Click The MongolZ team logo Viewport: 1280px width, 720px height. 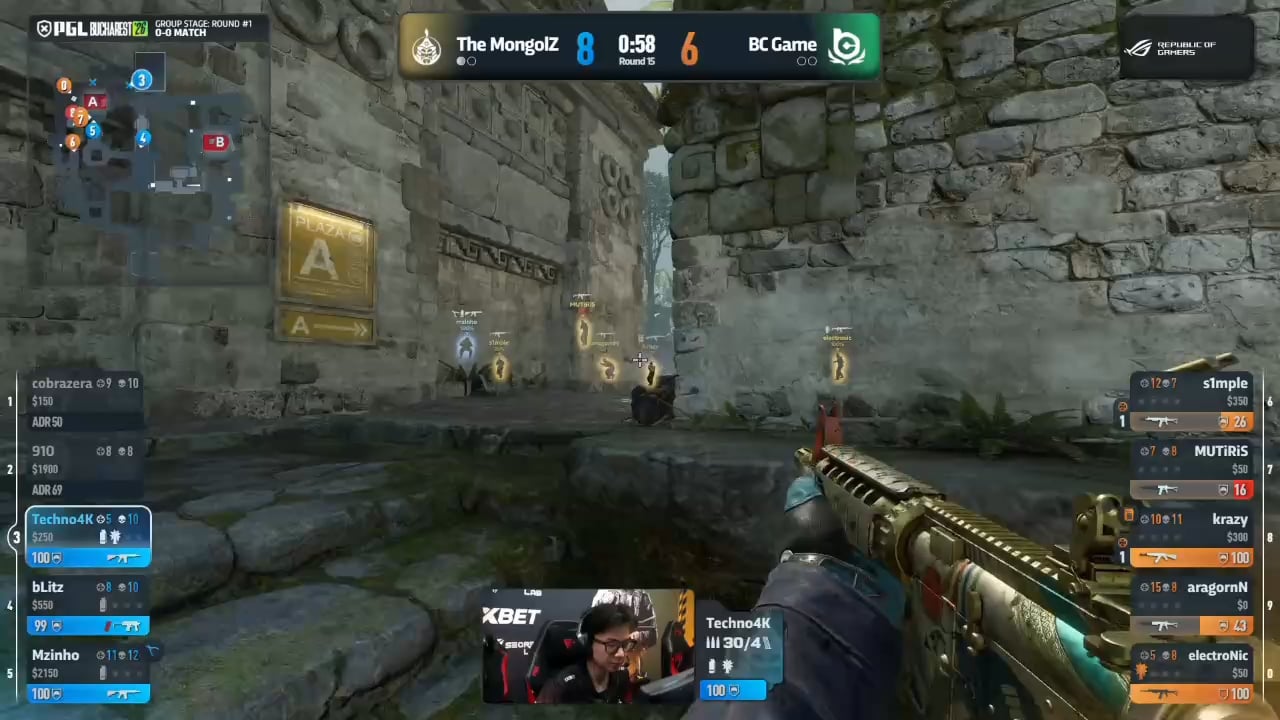click(x=427, y=46)
